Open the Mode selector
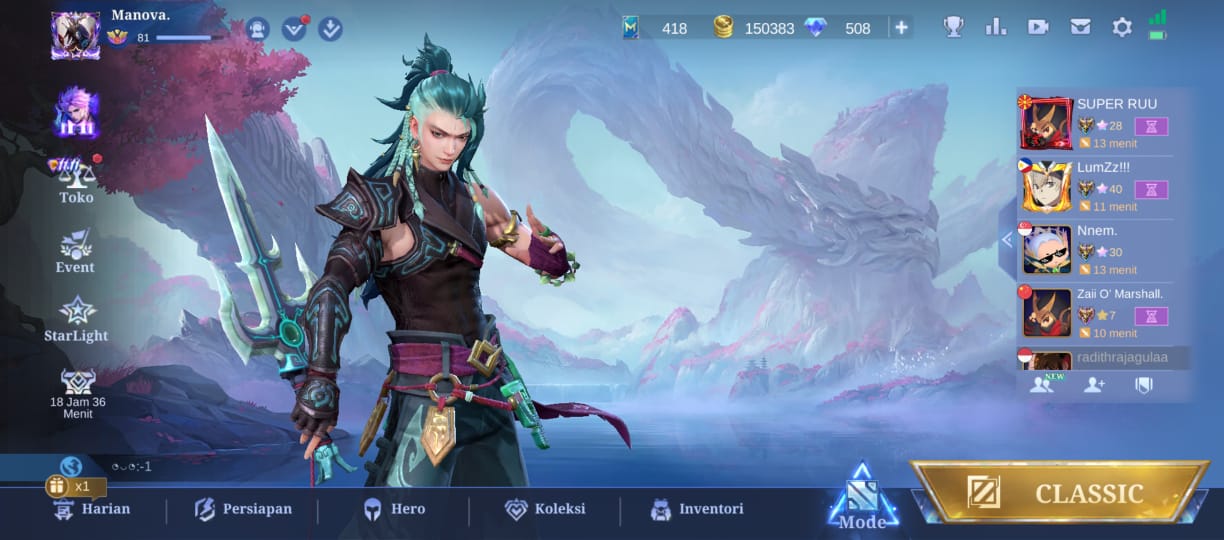 (x=862, y=499)
